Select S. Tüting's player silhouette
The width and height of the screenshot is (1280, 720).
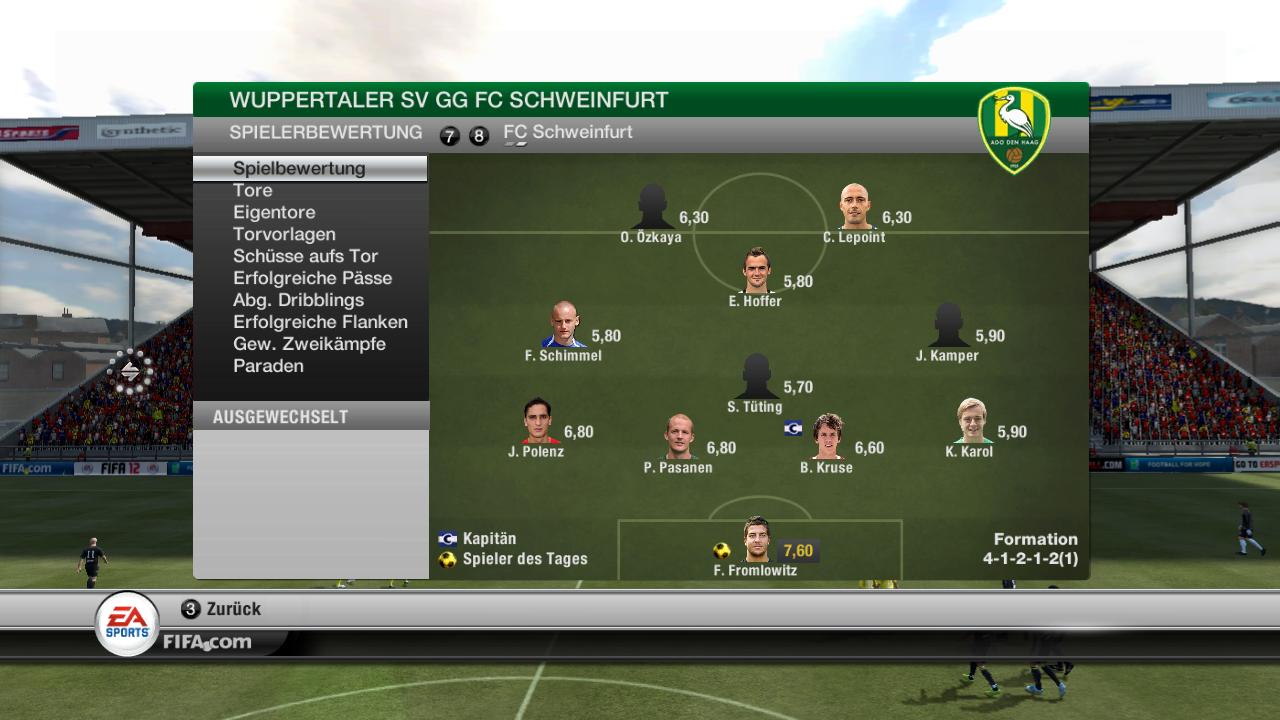[x=757, y=377]
